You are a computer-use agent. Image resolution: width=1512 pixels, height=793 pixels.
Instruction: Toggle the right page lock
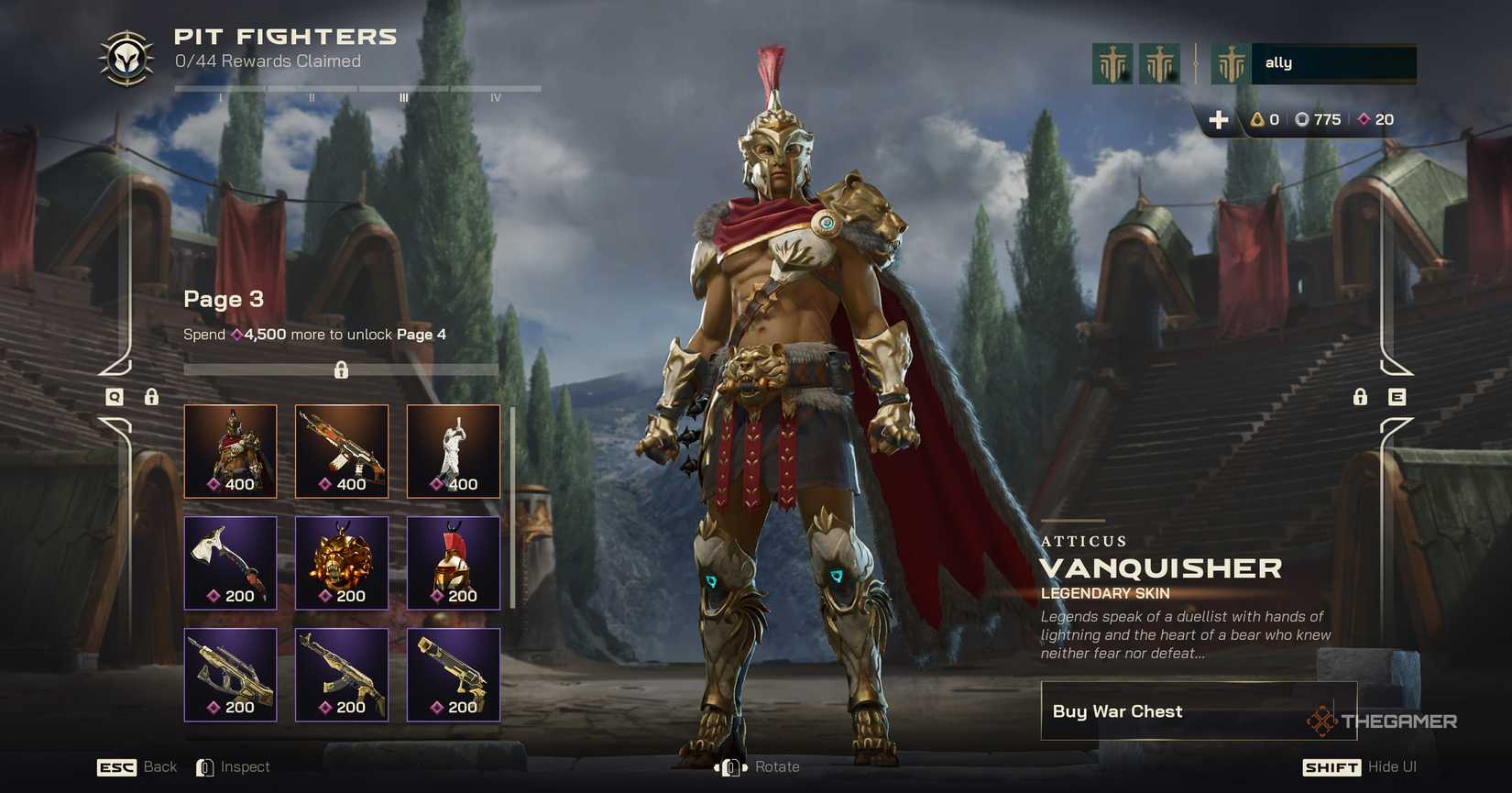click(1360, 397)
